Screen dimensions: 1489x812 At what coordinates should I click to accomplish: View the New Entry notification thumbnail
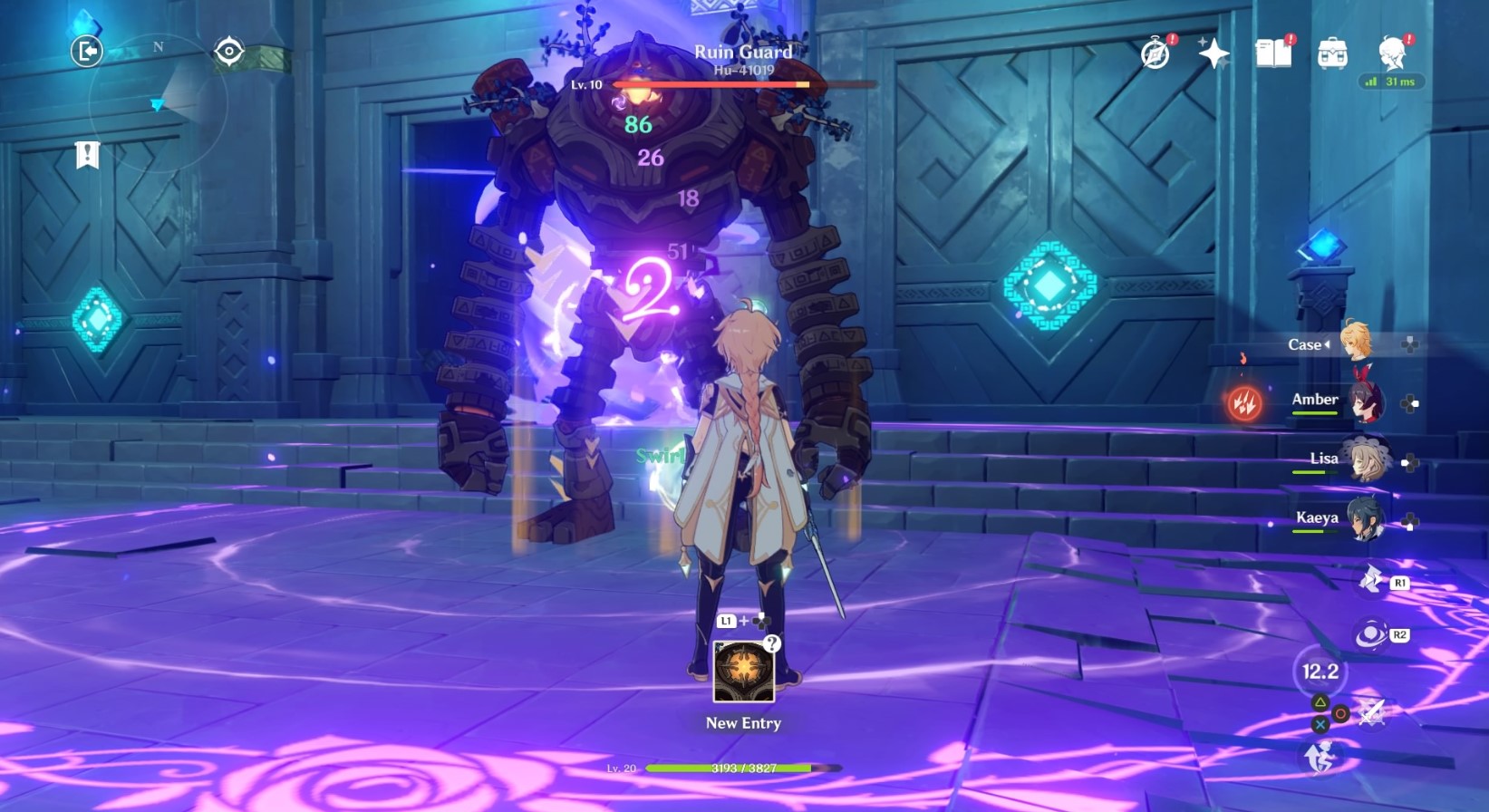click(743, 672)
